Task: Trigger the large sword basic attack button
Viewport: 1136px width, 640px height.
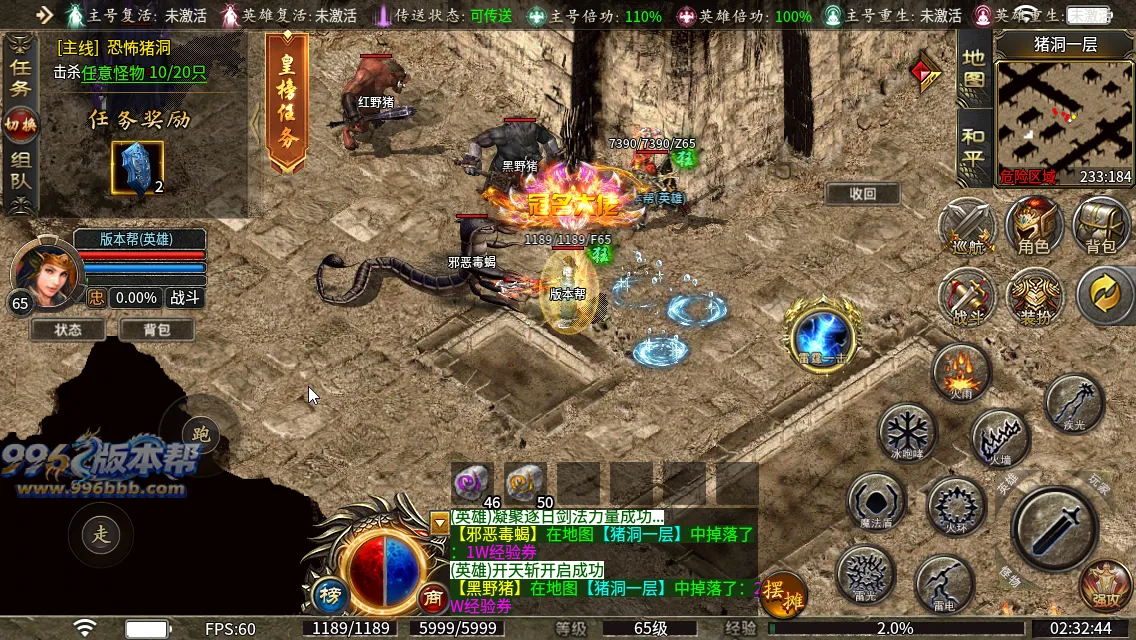Action: 1054,528
